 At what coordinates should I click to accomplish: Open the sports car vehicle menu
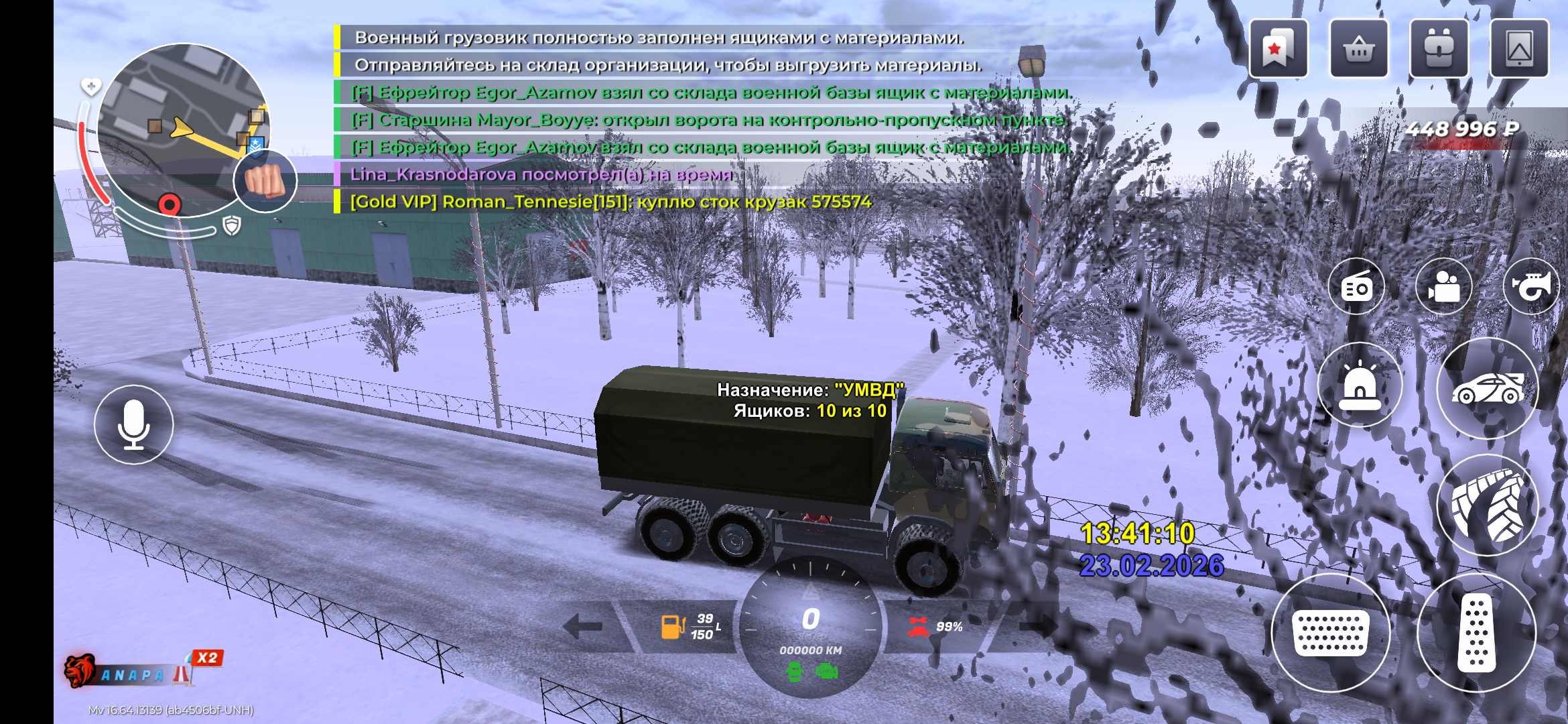[1488, 388]
